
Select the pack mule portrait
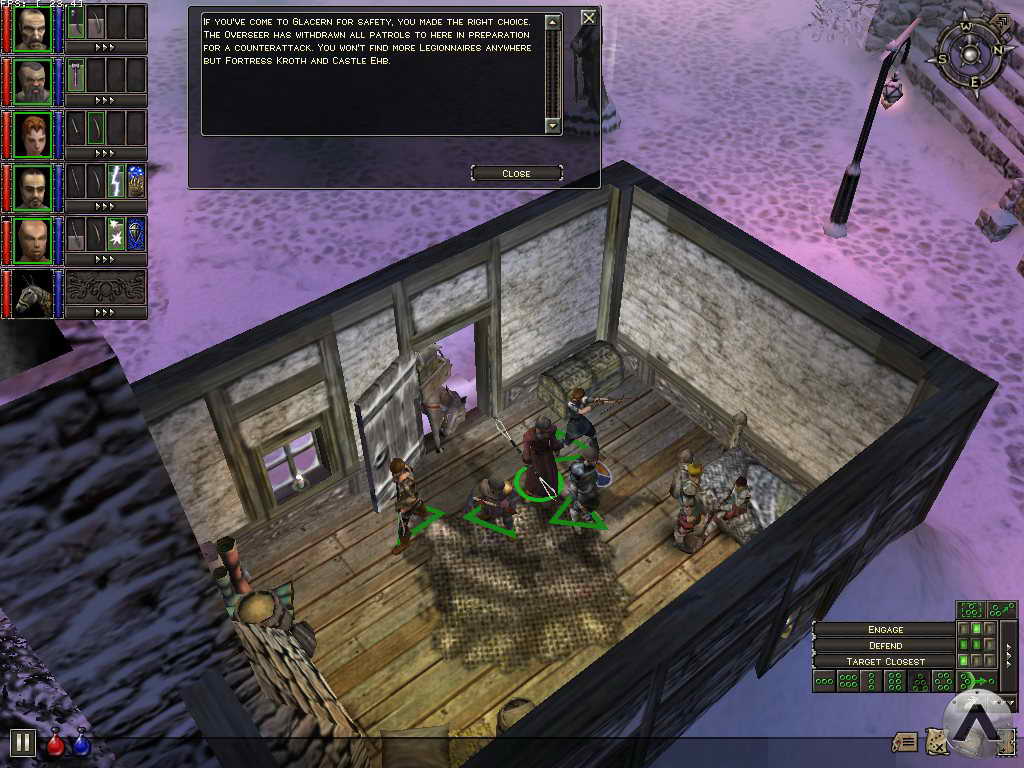32,292
